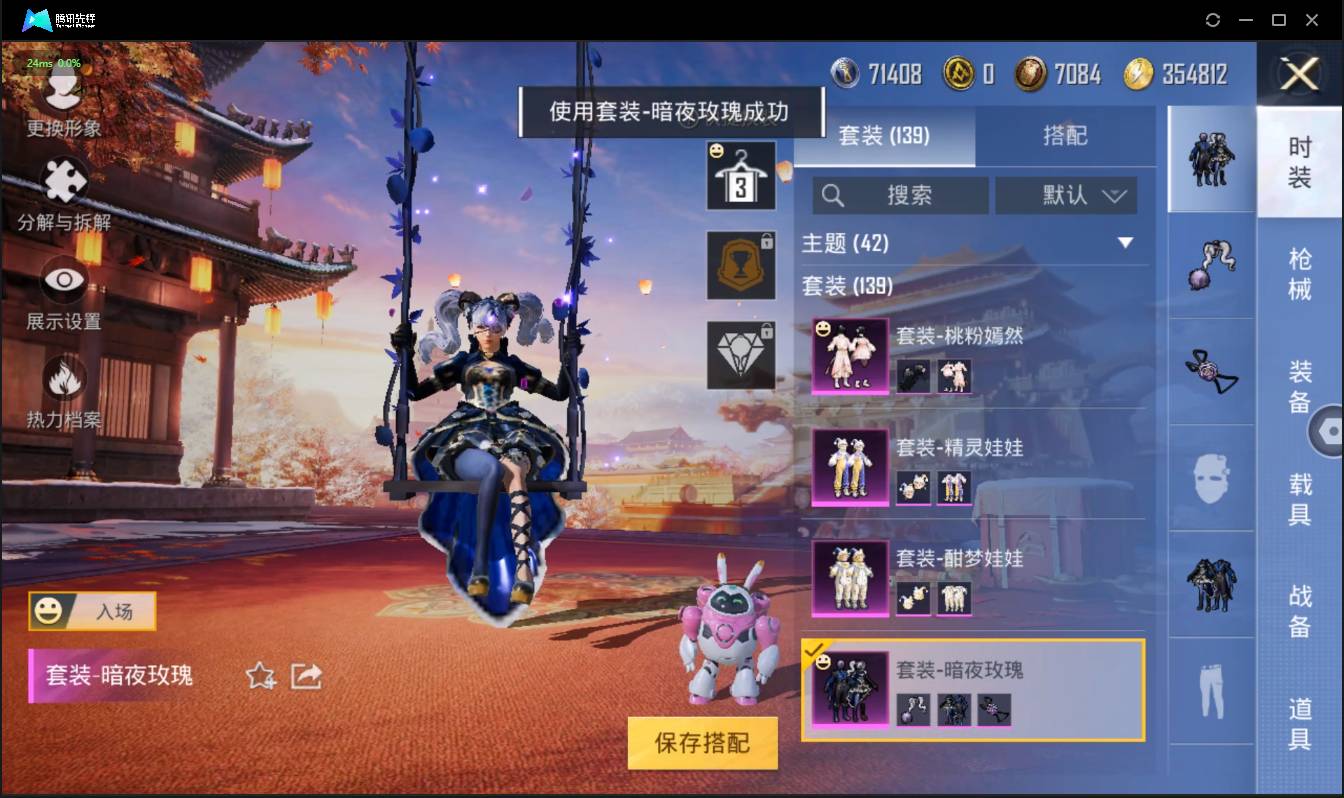Screen dimensions: 1344x798
Task: Toggle the favorite star for 暗夜玫瑰
Action: click(261, 676)
